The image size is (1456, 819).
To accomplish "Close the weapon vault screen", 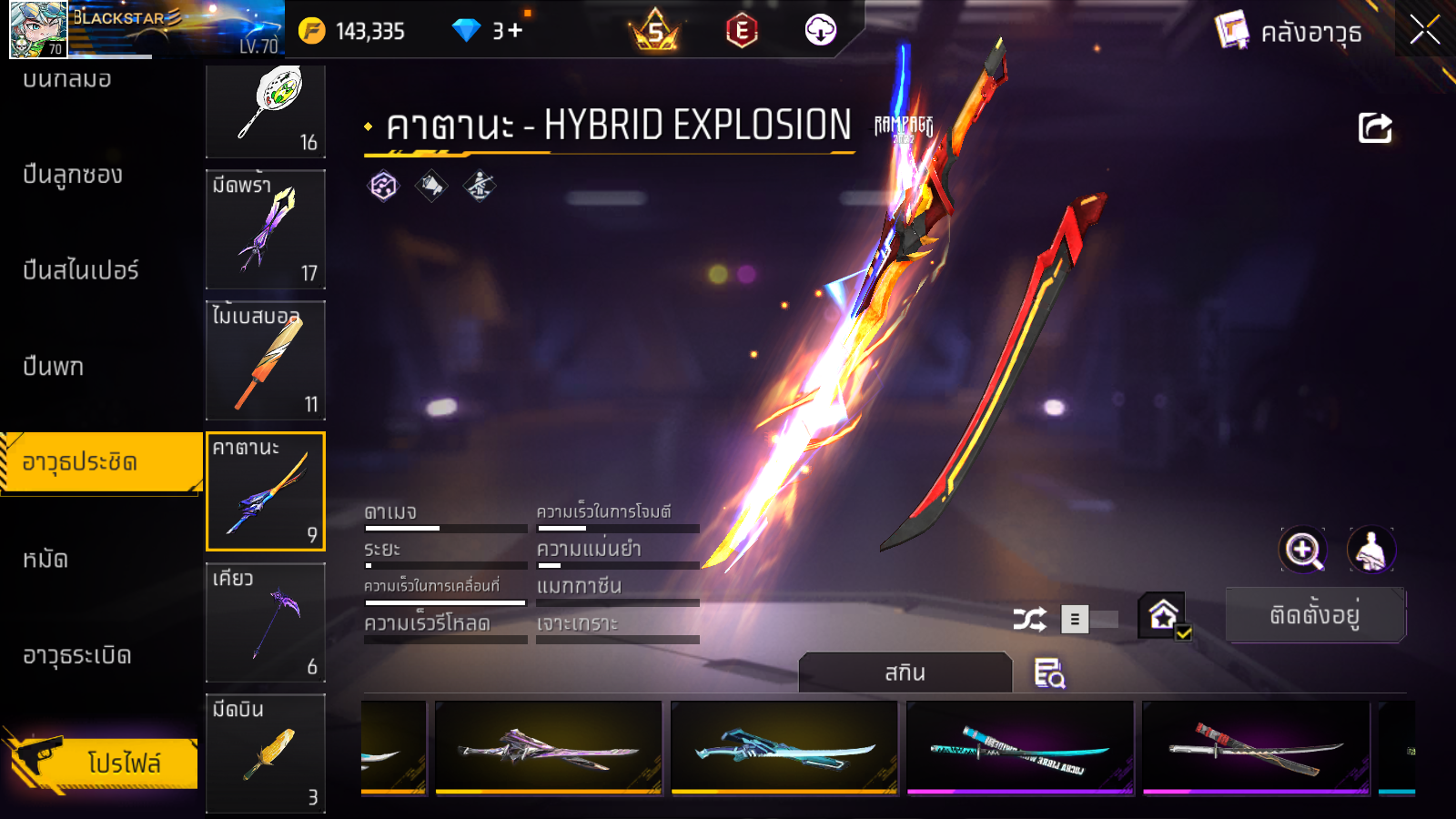I will [x=1424, y=30].
